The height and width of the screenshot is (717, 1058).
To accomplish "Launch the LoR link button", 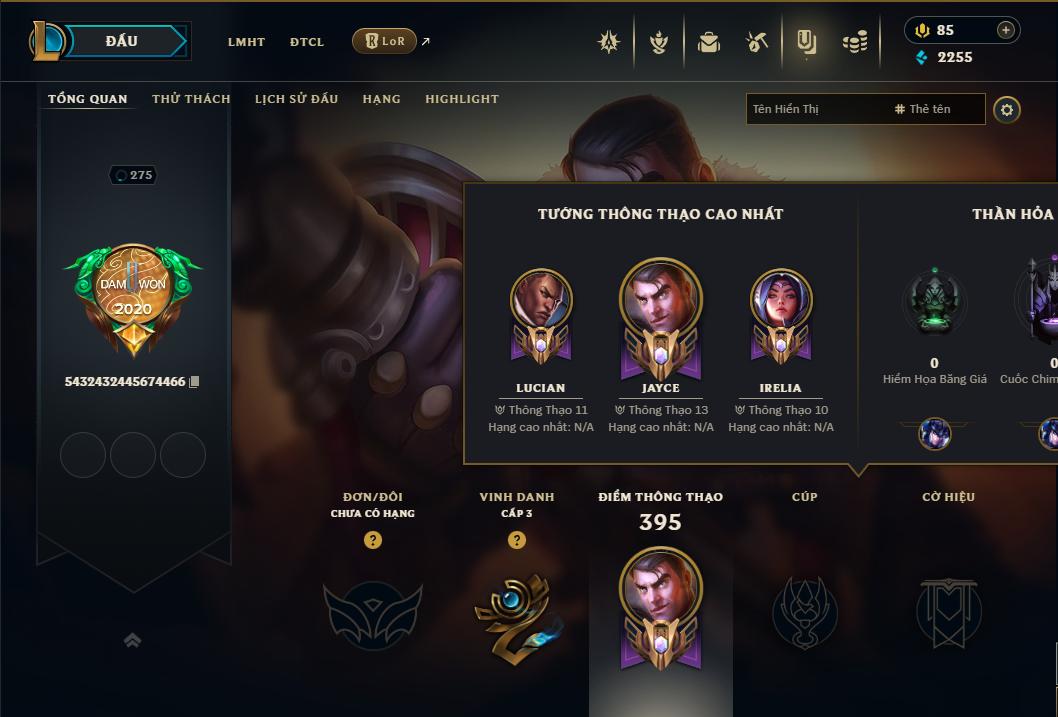I will [x=385, y=41].
